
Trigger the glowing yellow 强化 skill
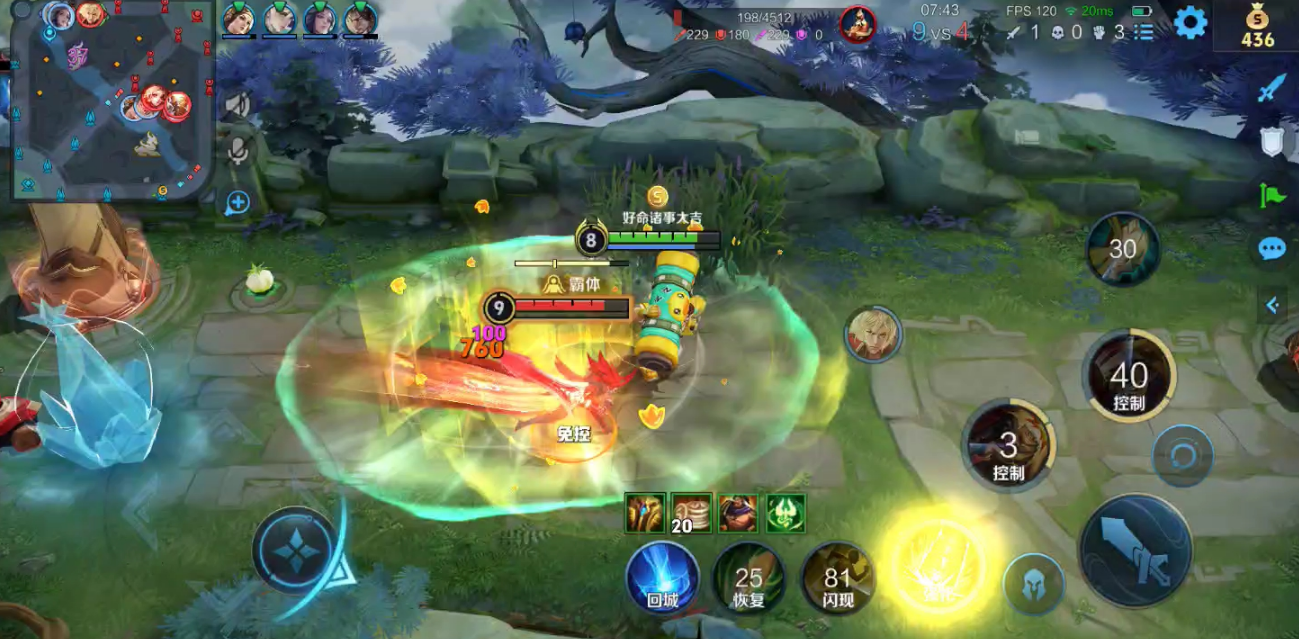pos(937,565)
